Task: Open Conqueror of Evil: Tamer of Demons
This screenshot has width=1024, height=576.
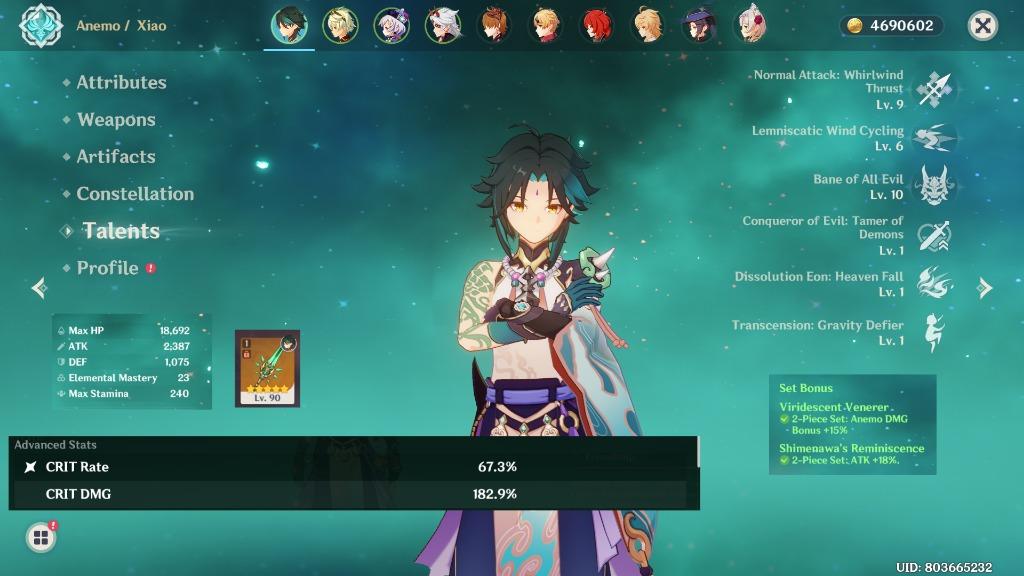Action: (935, 236)
